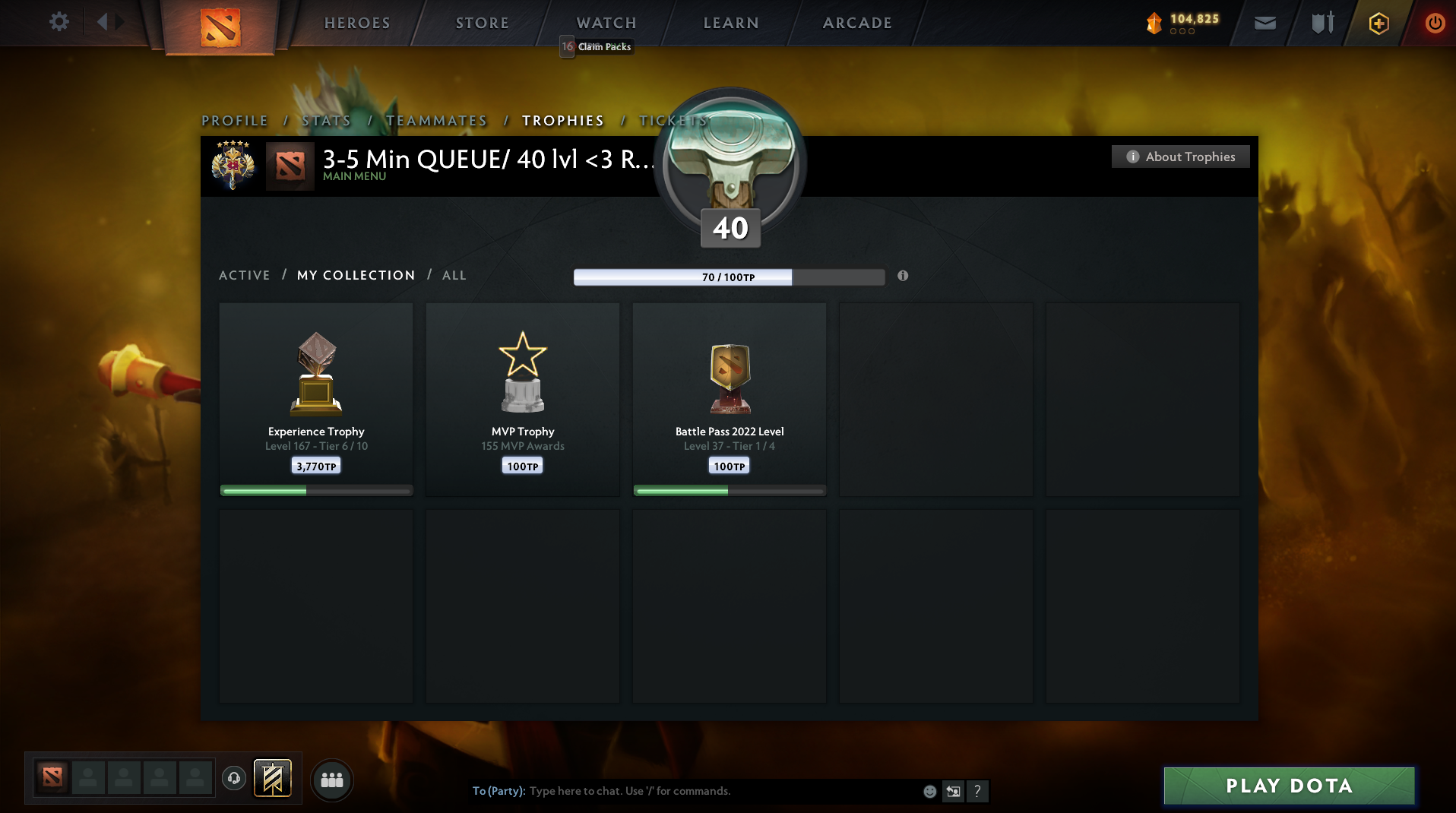
Task: Open the guild banner icon near party slots
Action: click(x=272, y=779)
